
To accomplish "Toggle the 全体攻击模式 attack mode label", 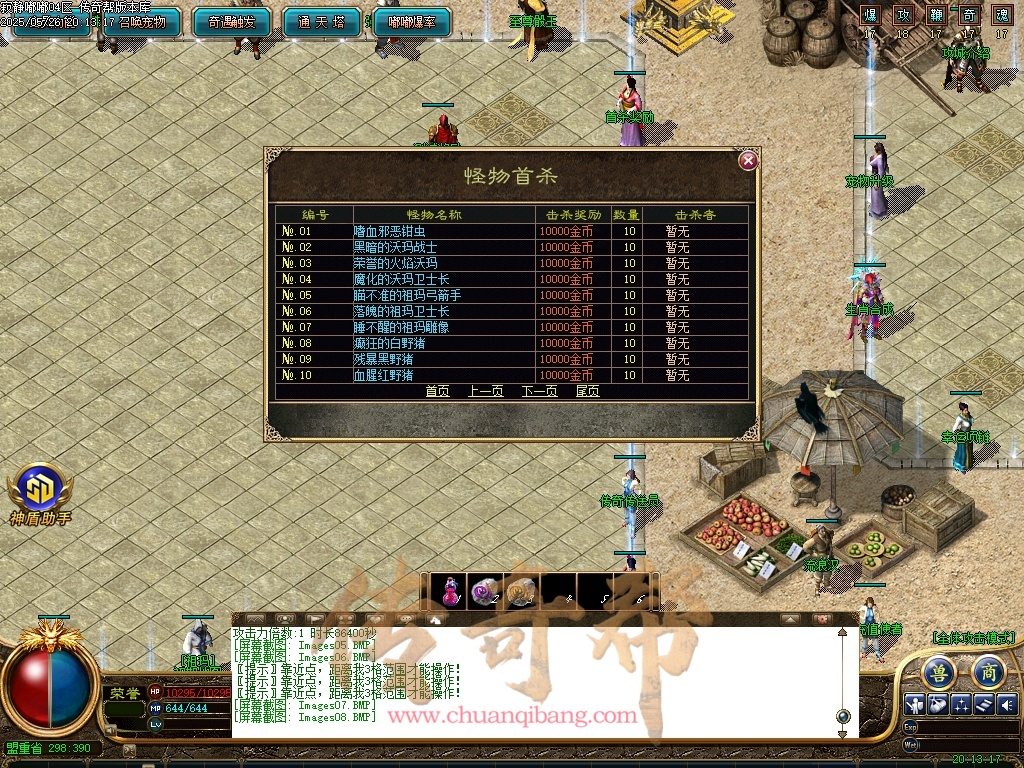I will pyautogui.click(x=973, y=637).
